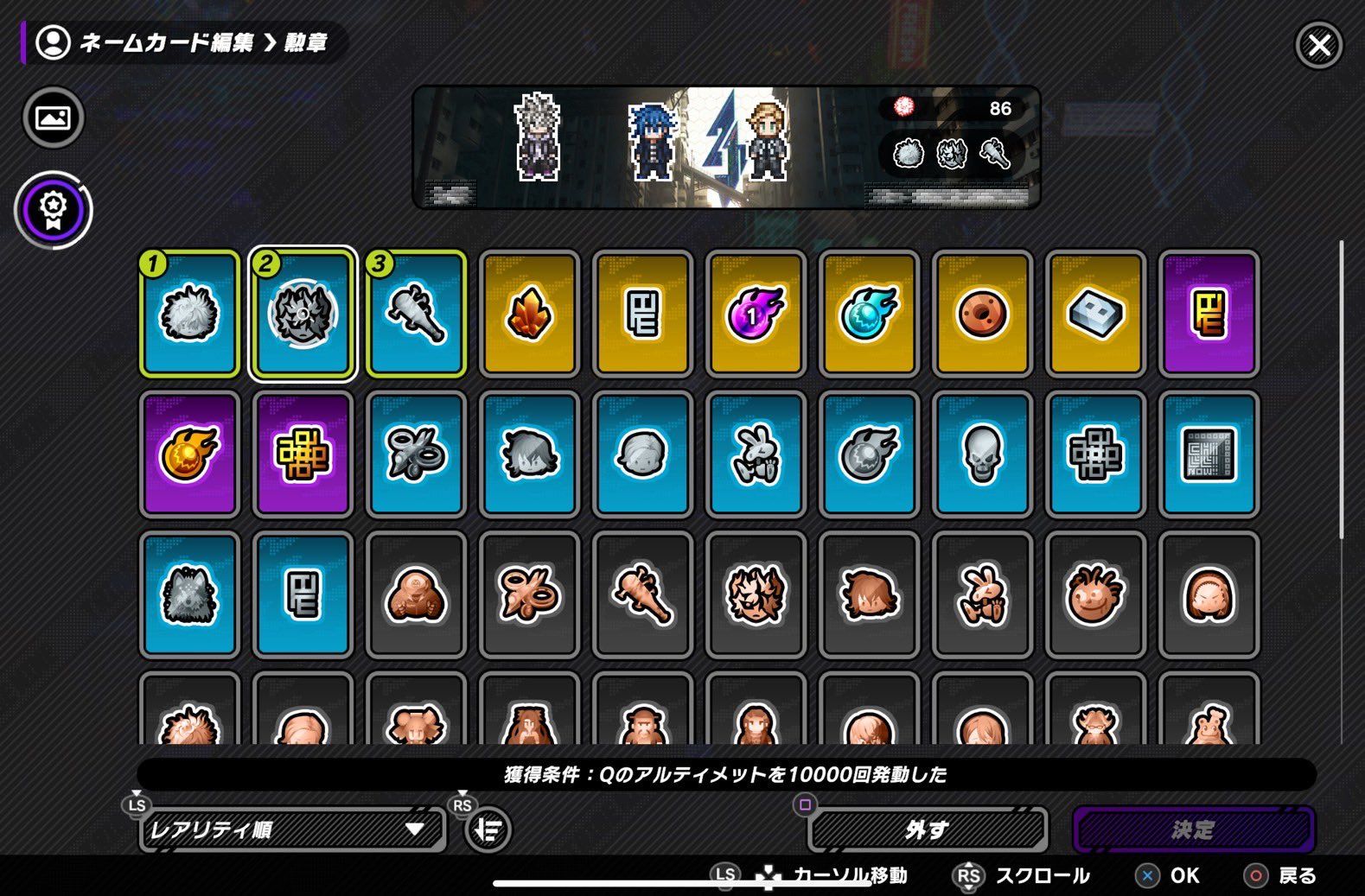1365x896 pixels.
Task: Select the orange donut ring medal
Action: (982, 314)
